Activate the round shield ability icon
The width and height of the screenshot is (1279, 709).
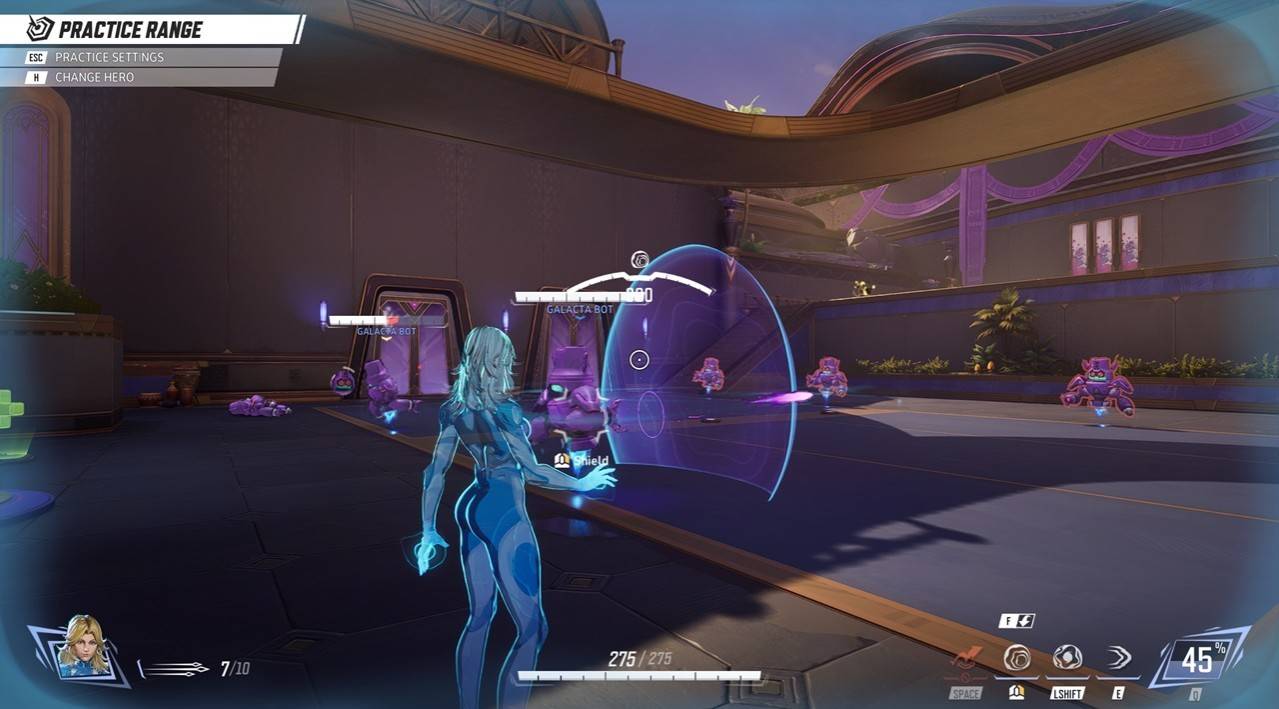point(1017,658)
